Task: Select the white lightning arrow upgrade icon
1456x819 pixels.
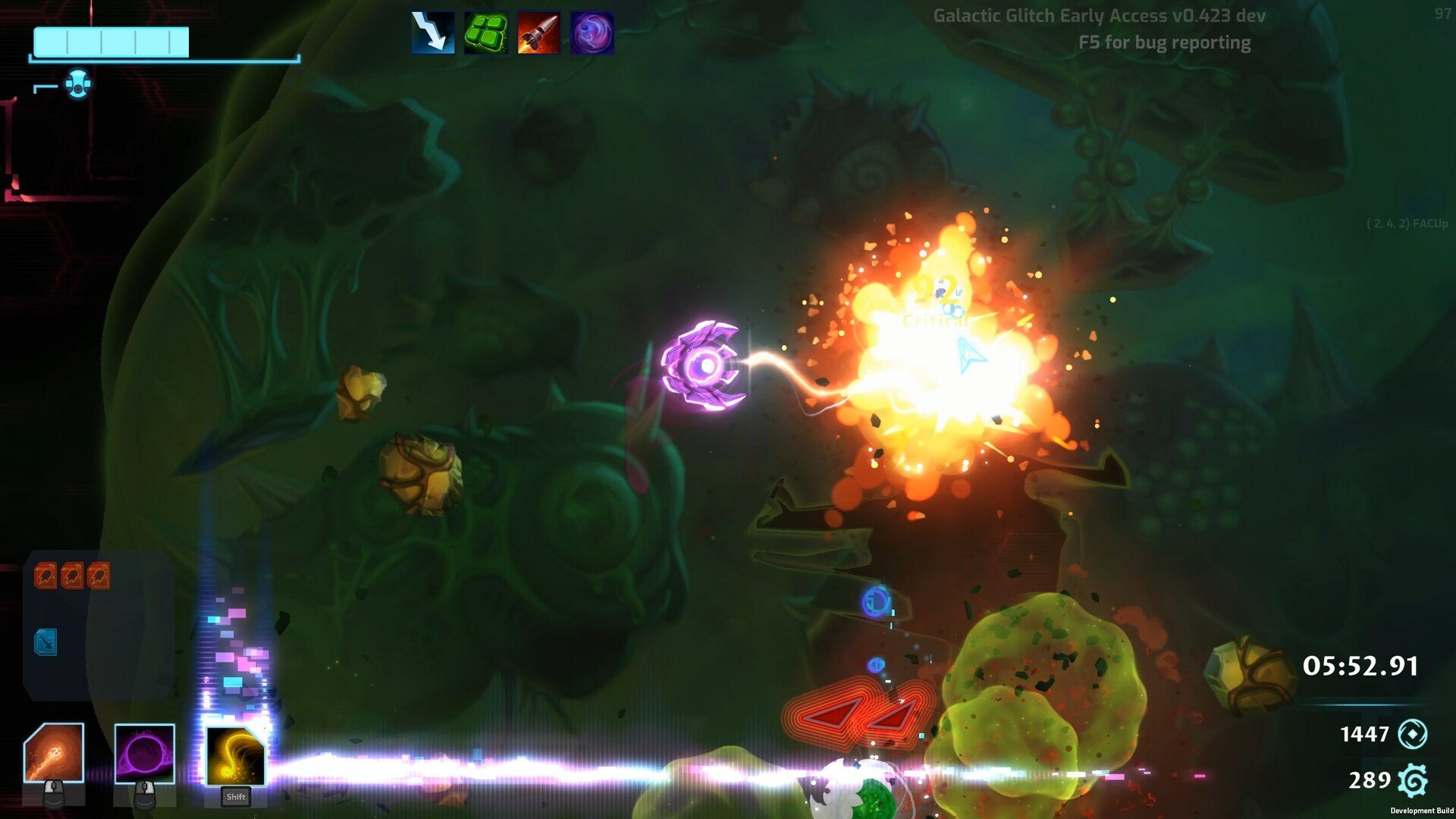Action: (x=433, y=33)
